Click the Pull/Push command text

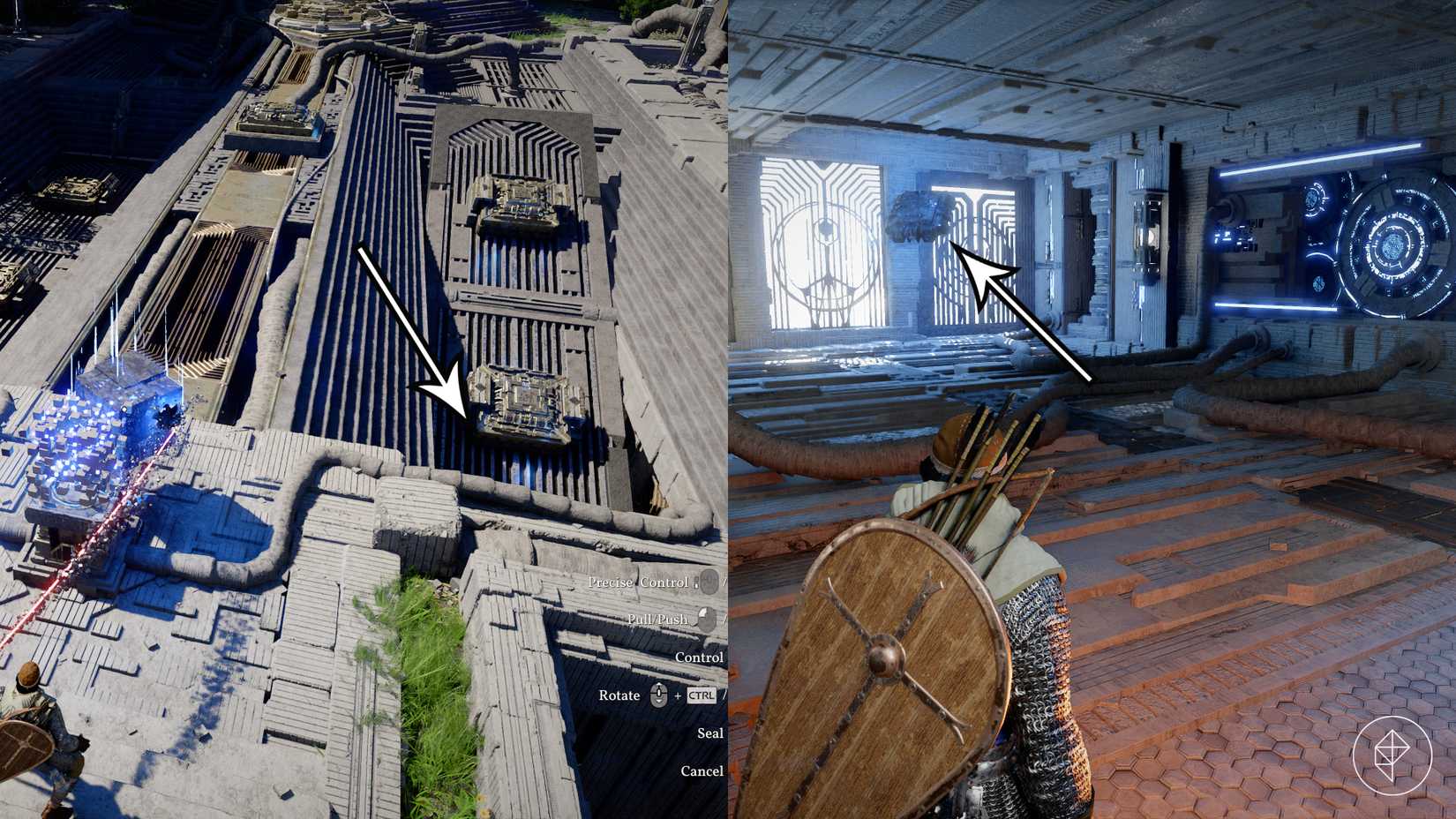657,620
